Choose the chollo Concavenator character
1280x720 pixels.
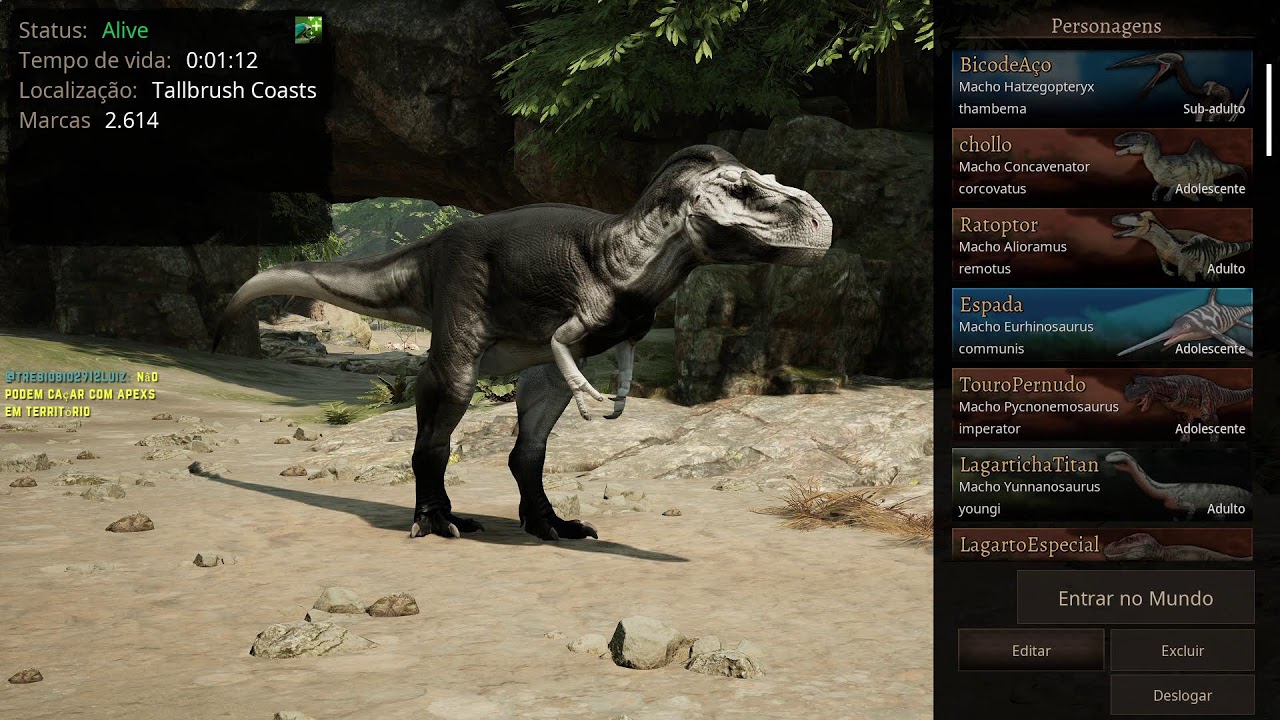click(1102, 166)
